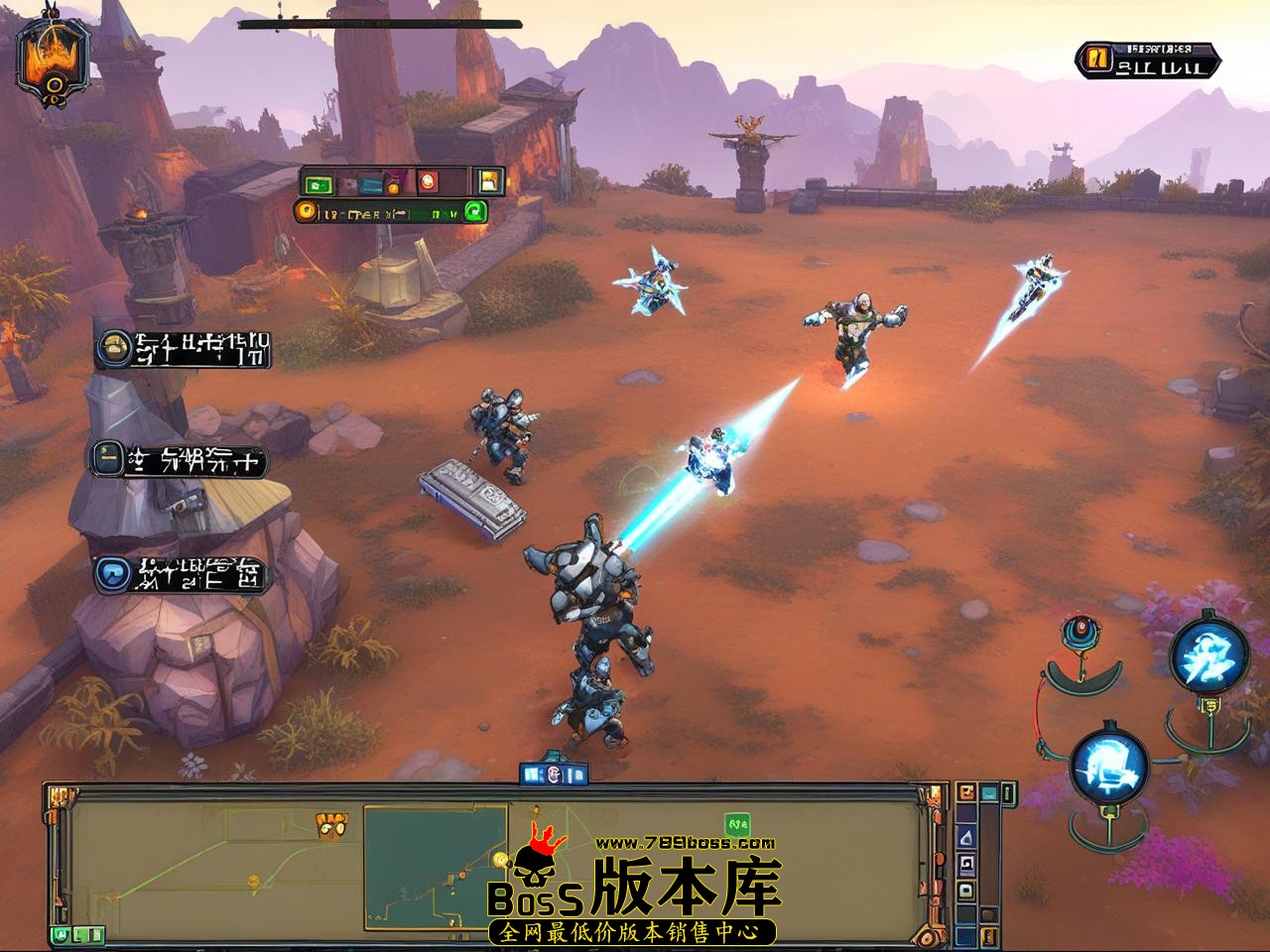1270x952 pixels.
Task: Toggle the leftmost green button under the minimap
Action: click(60, 935)
